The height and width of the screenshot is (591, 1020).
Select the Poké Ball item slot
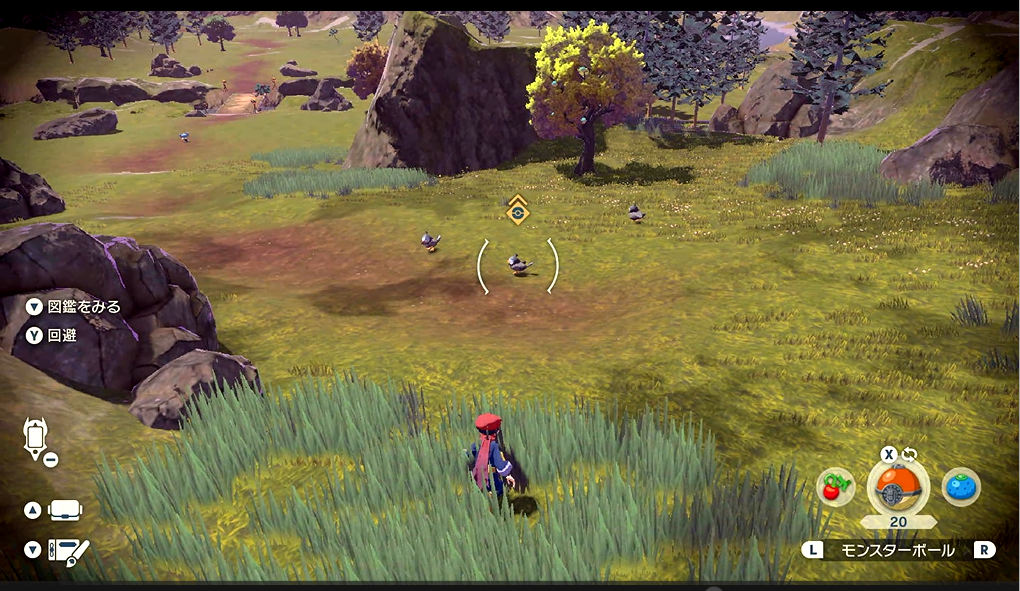pos(897,486)
